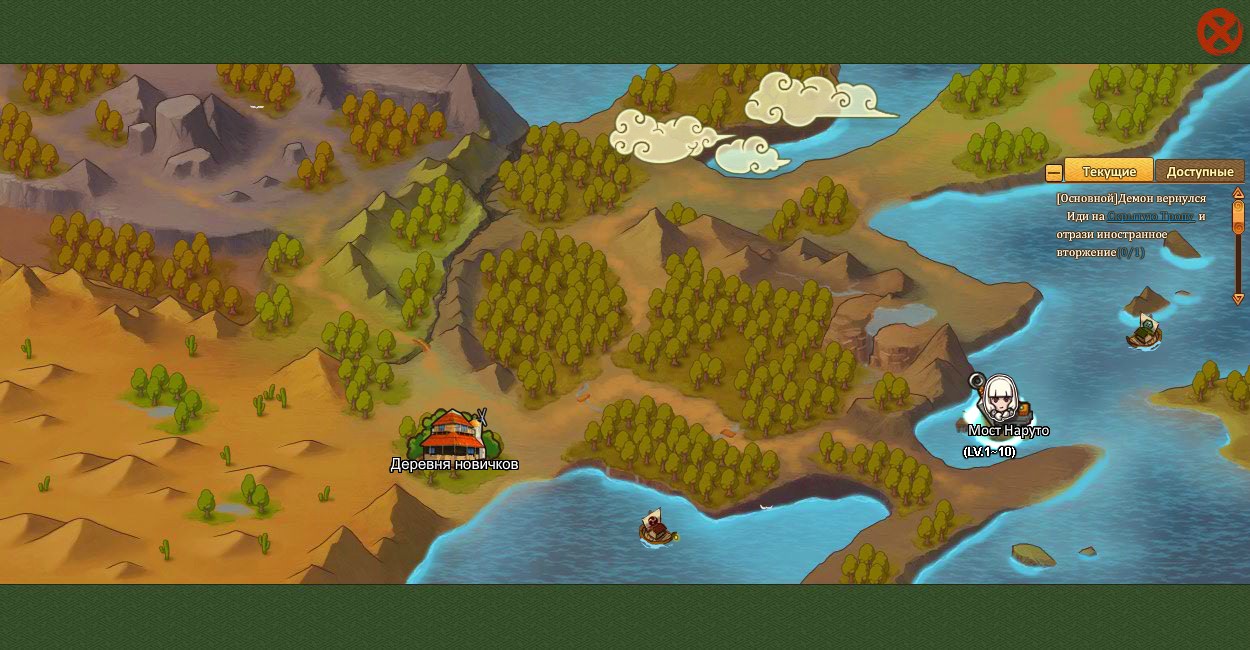Screen dimensions: 1250x650
Task: Switch to the Текущие quests tab
Action: [x=1108, y=171]
